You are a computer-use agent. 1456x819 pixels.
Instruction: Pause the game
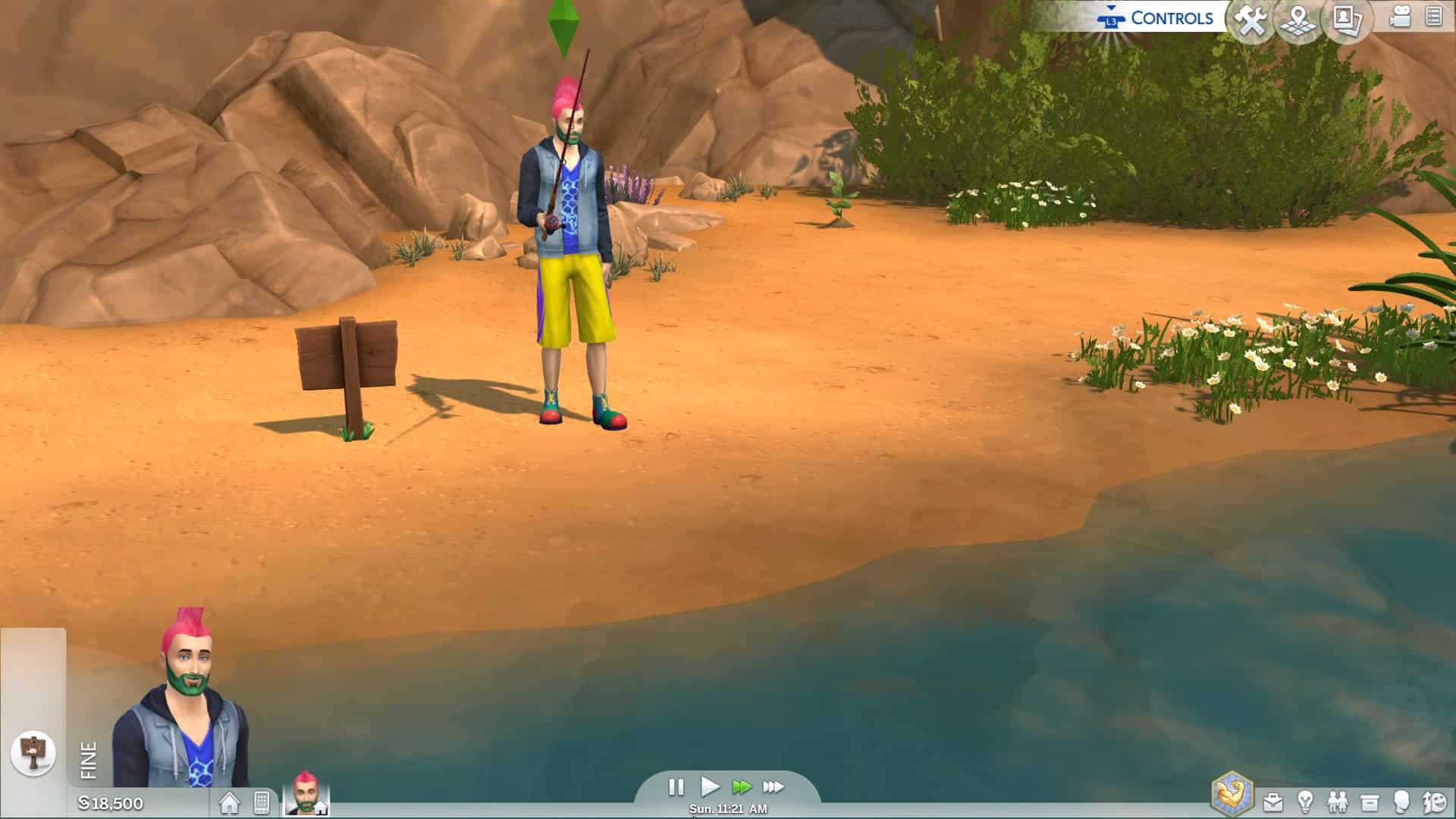(x=676, y=787)
